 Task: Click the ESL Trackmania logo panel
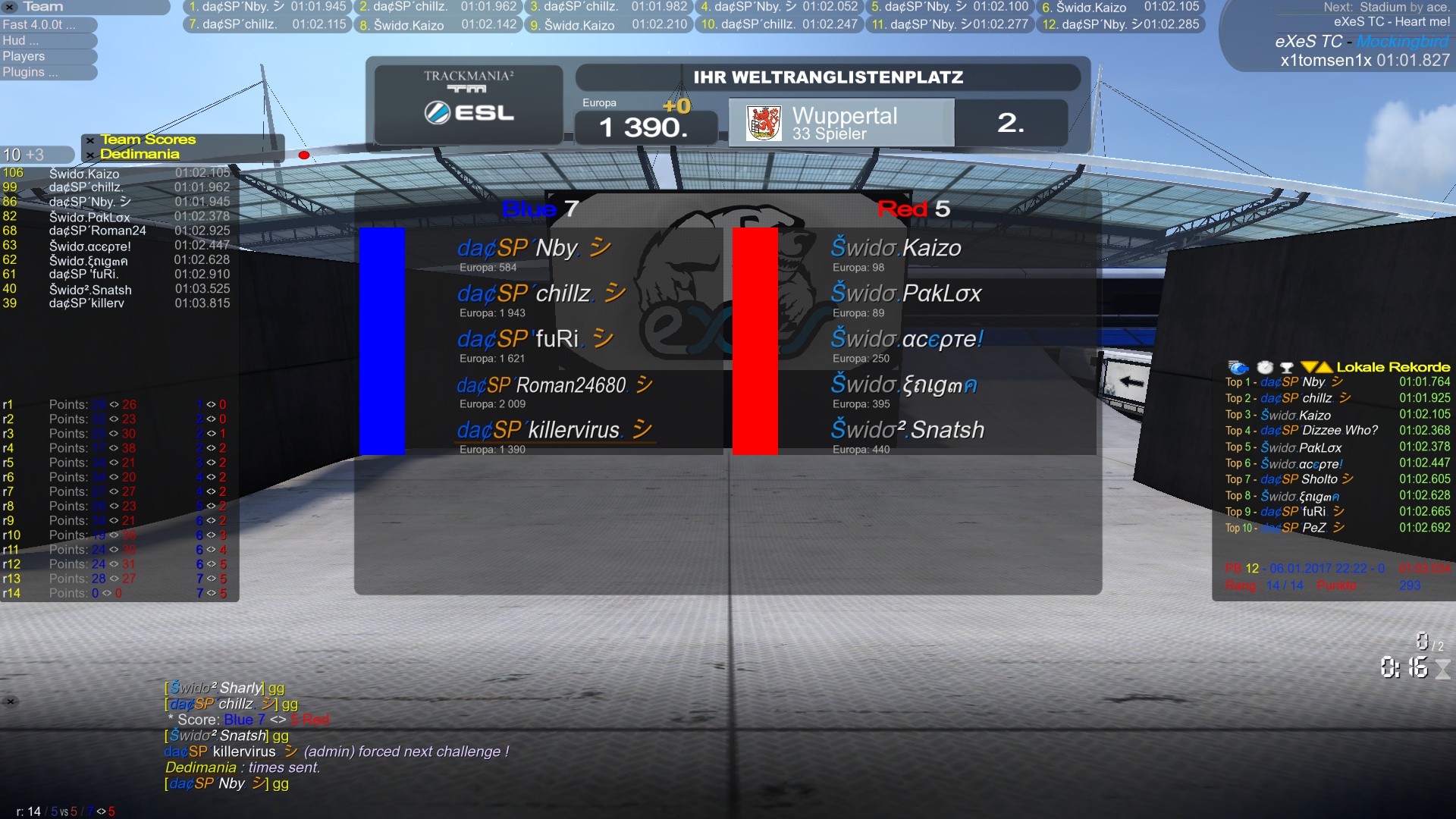click(x=469, y=104)
